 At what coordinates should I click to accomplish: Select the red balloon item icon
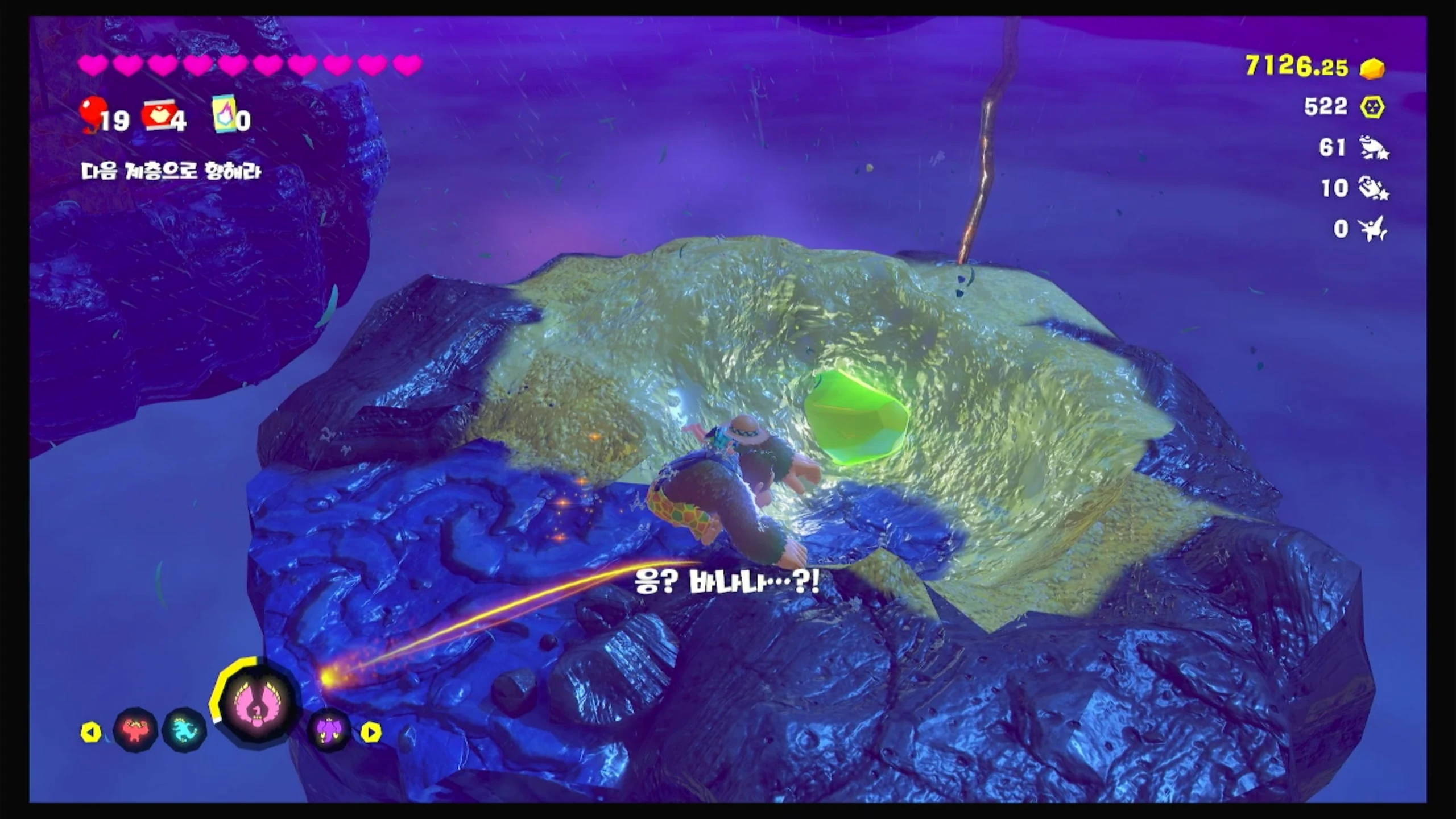pyautogui.click(x=93, y=113)
